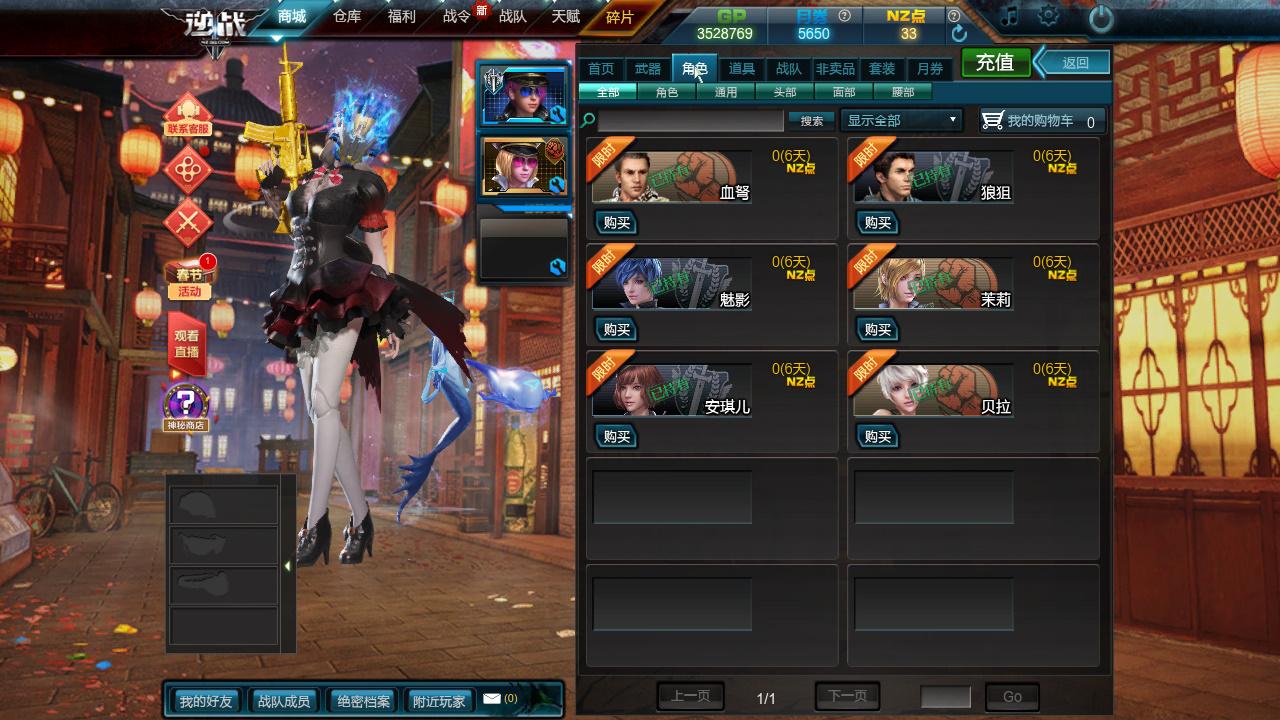Screen dimensions: 1280x720
Task: Click the shop search text field
Action: (x=690, y=121)
